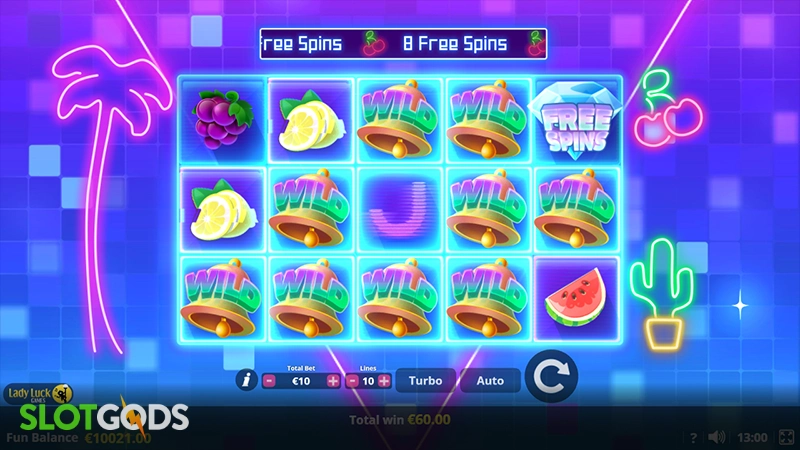Open the Auto spin options
The height and width of the screenshot is (450, 800).
tap(490, 381)
